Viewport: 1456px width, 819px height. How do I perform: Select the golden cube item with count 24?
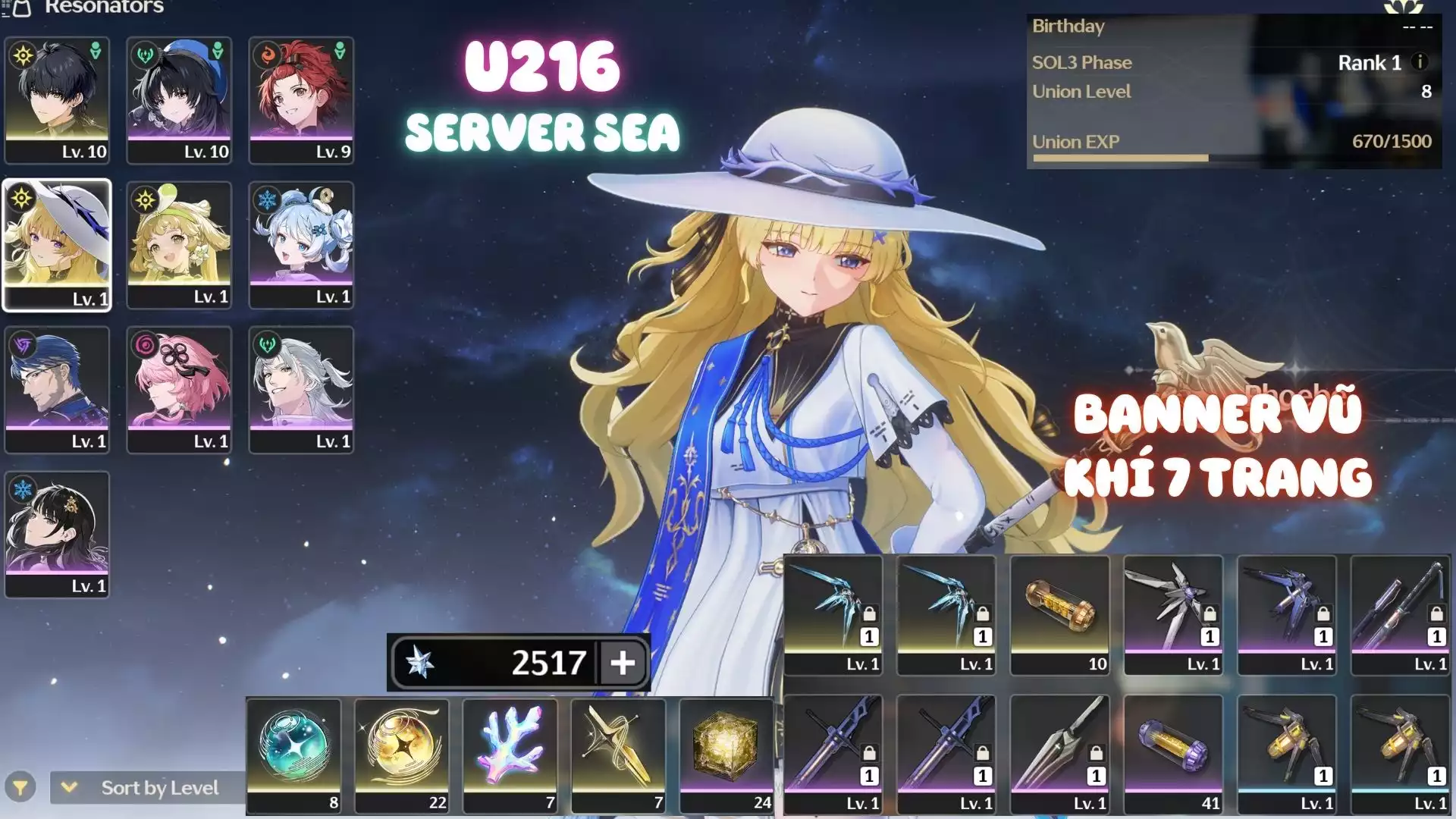pos(726,755)
